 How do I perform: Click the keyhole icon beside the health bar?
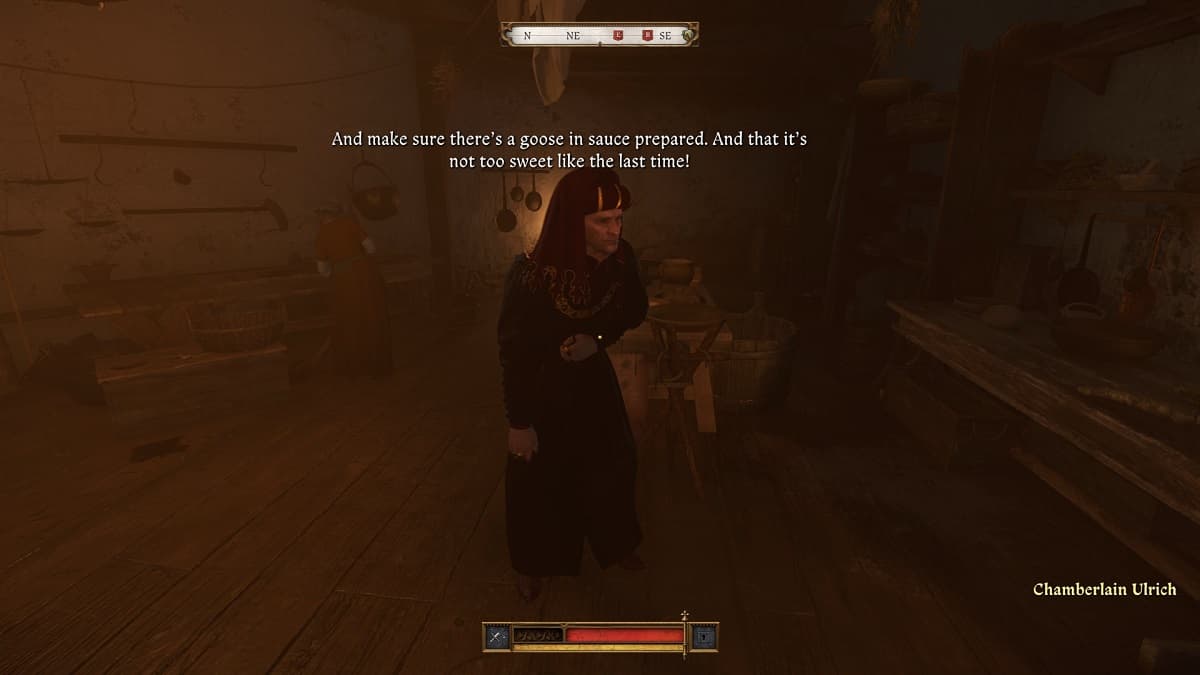click(704, 636)
